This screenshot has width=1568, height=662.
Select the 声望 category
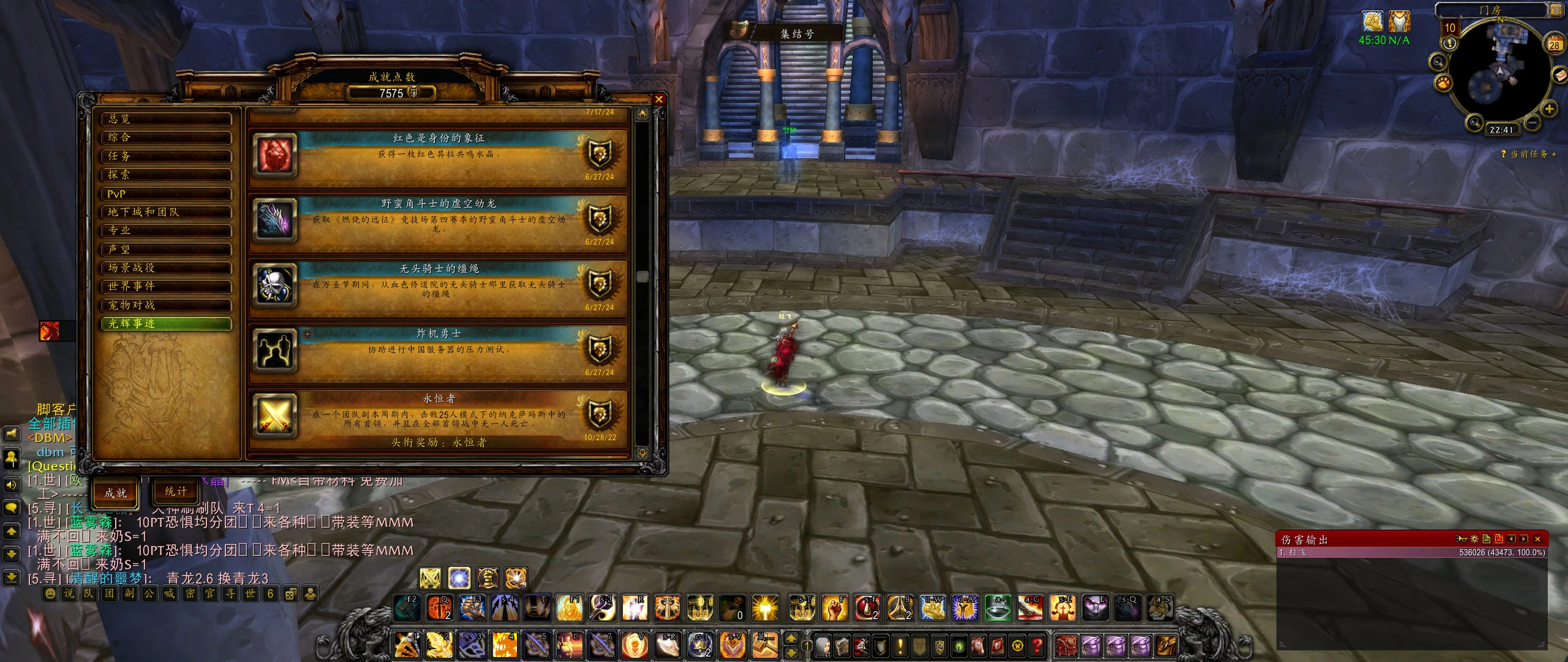point(166,249)
